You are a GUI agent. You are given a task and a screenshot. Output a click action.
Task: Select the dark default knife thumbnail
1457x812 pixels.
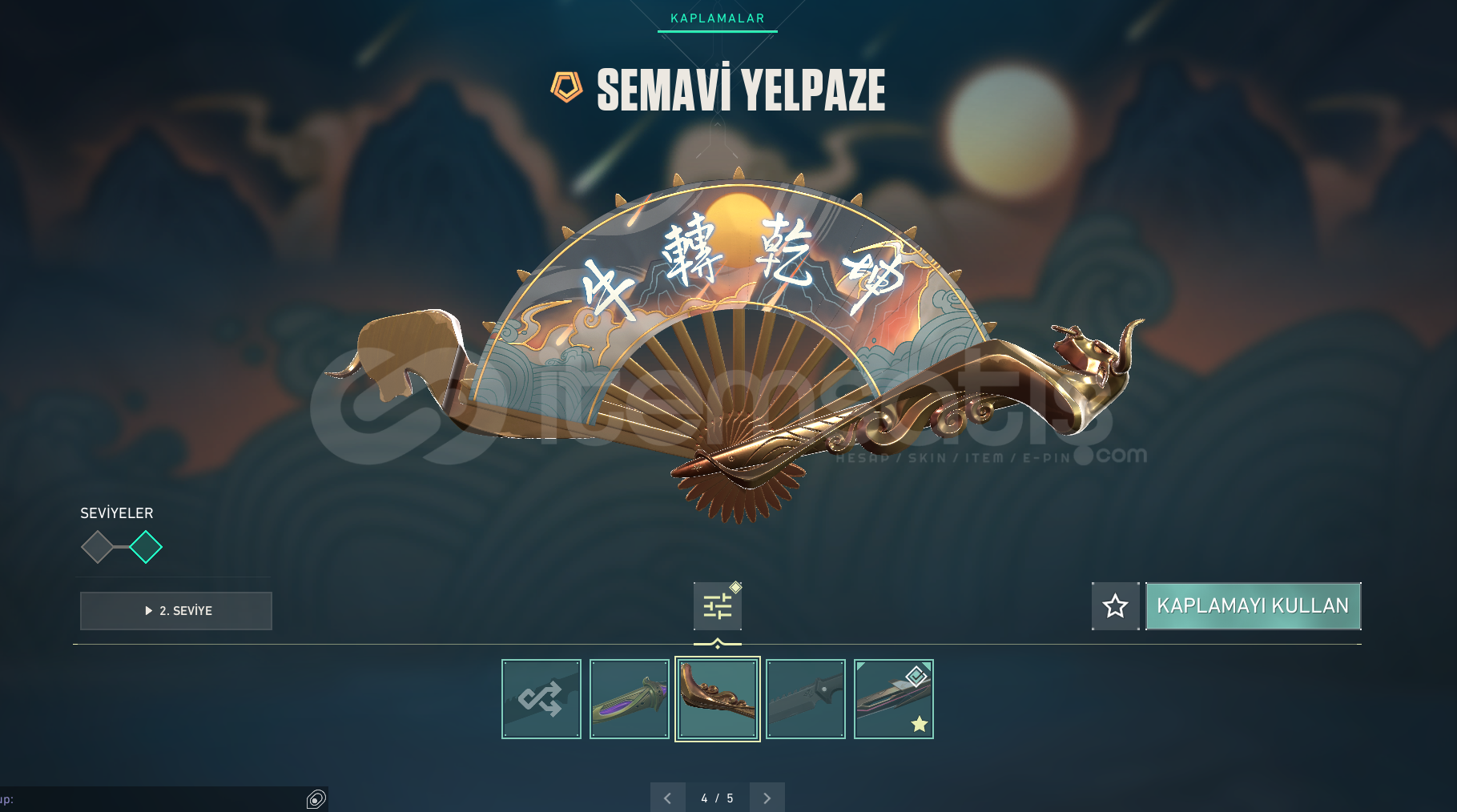[806, 699]
